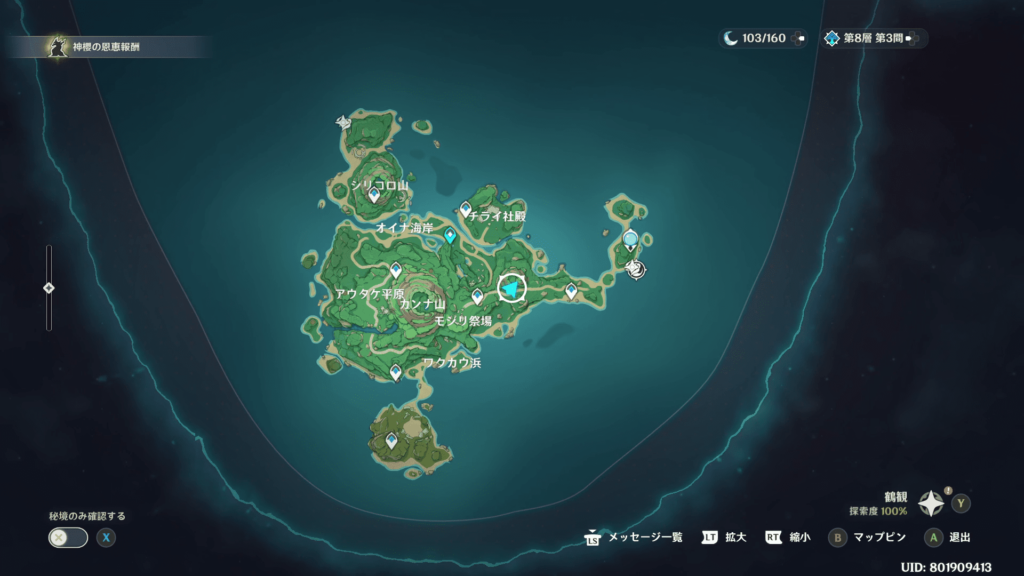
Task: Select the teleport waypoint at シリコロ山
Action: pyautogui.click(x=374, y=196)
